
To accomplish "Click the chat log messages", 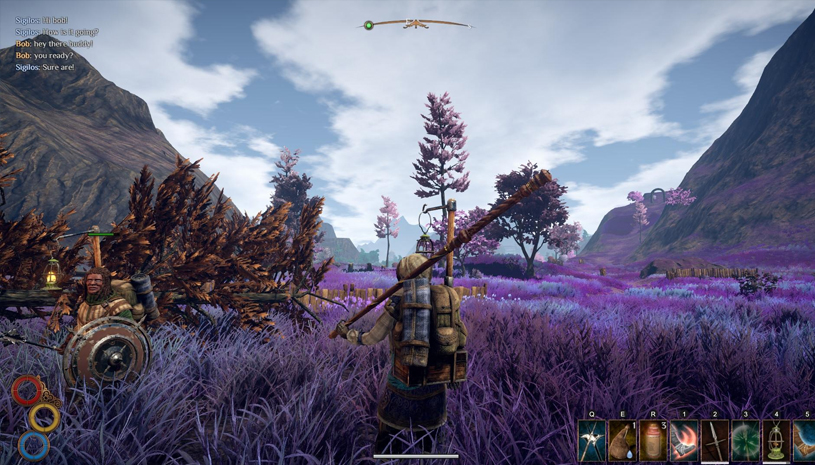I will pyautogui.click(x=57, y=44).
